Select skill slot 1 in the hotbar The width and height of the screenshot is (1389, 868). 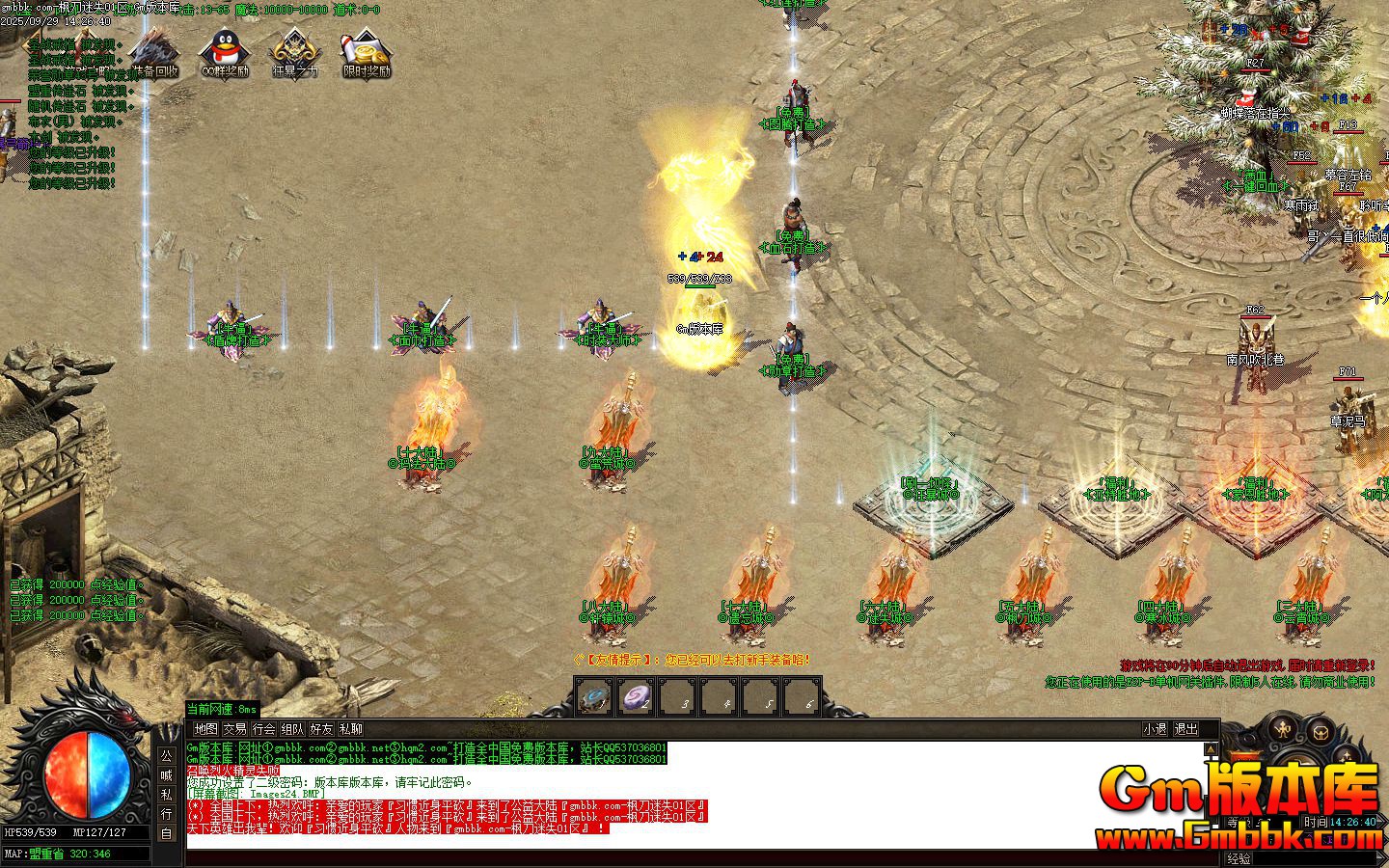click(594, 697)
